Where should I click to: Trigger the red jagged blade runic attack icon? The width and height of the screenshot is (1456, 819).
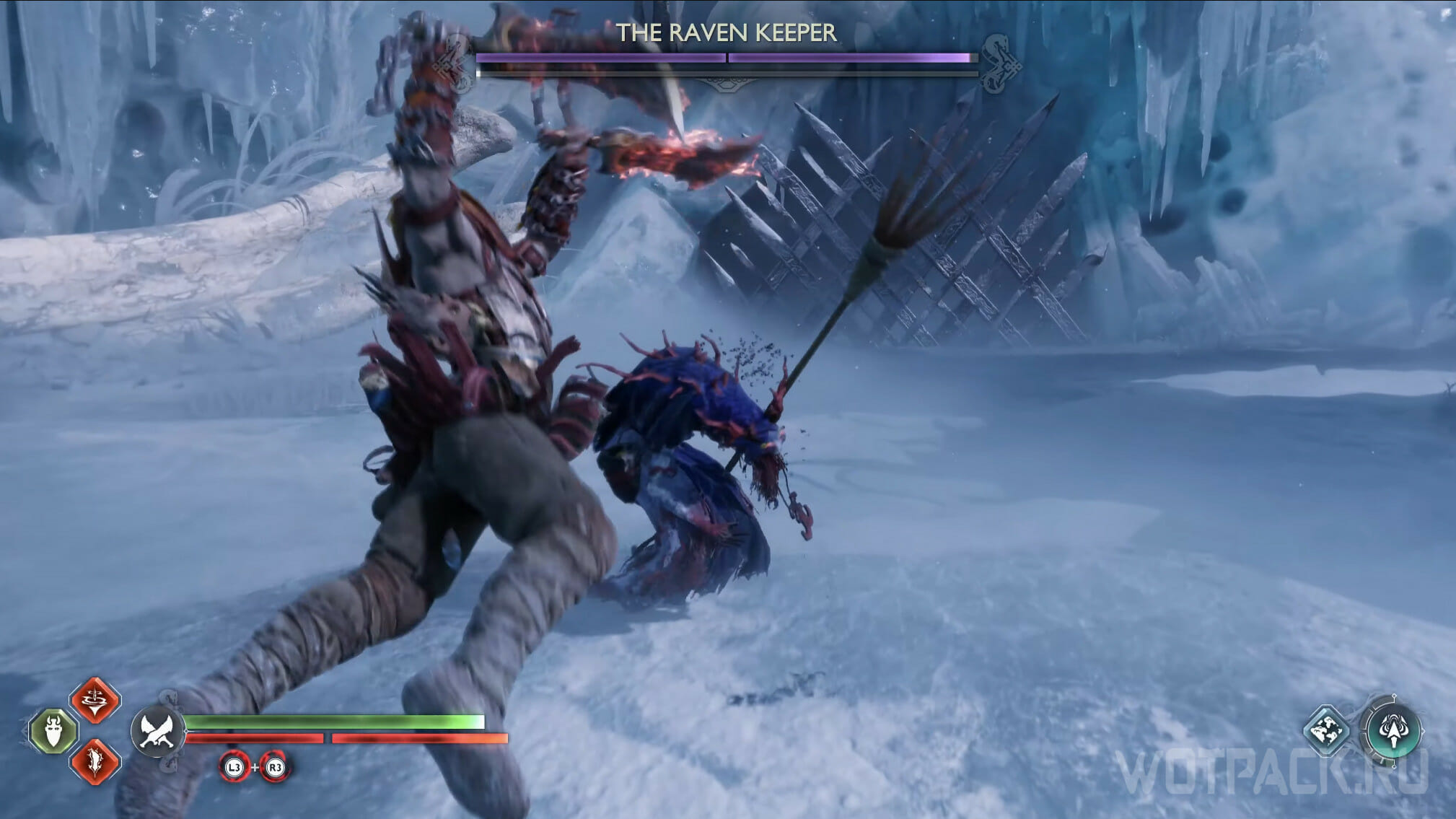pos(95,761)
